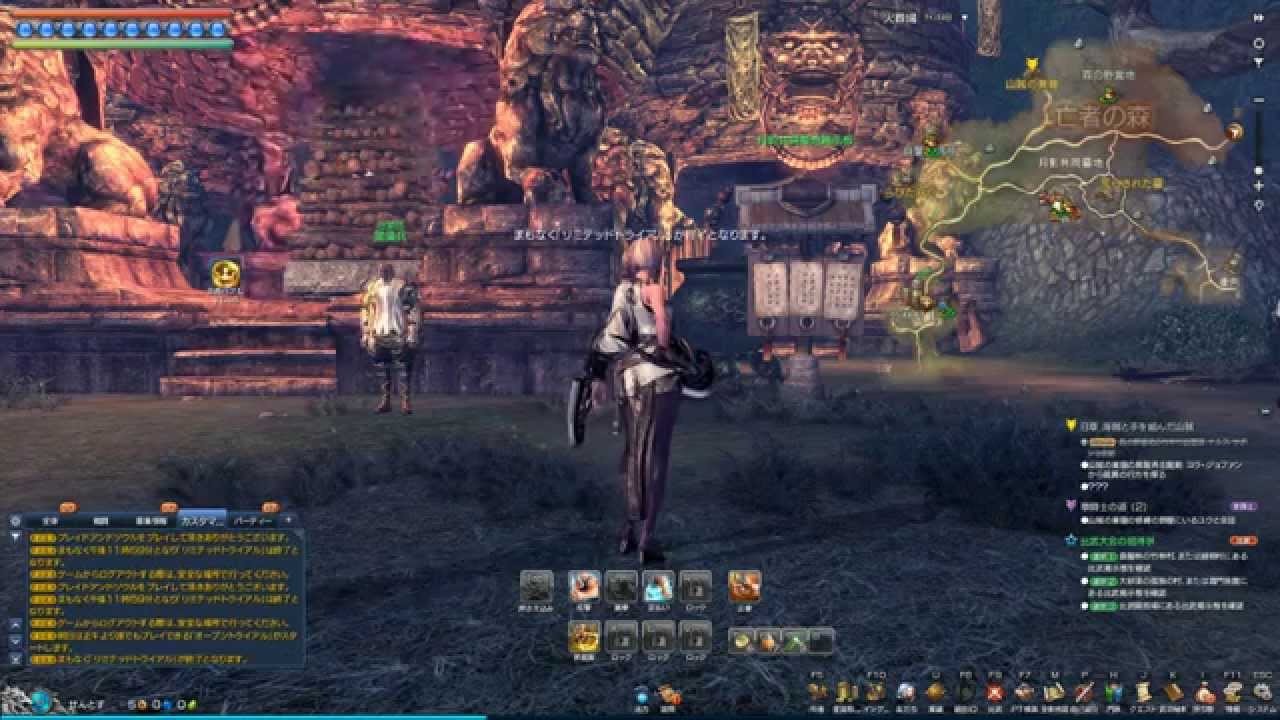Image resolution: width=1280 pixels, height=720 pixels.
Task: Switch to the パーティー chat tab
Action: click(x=252, y=521)
